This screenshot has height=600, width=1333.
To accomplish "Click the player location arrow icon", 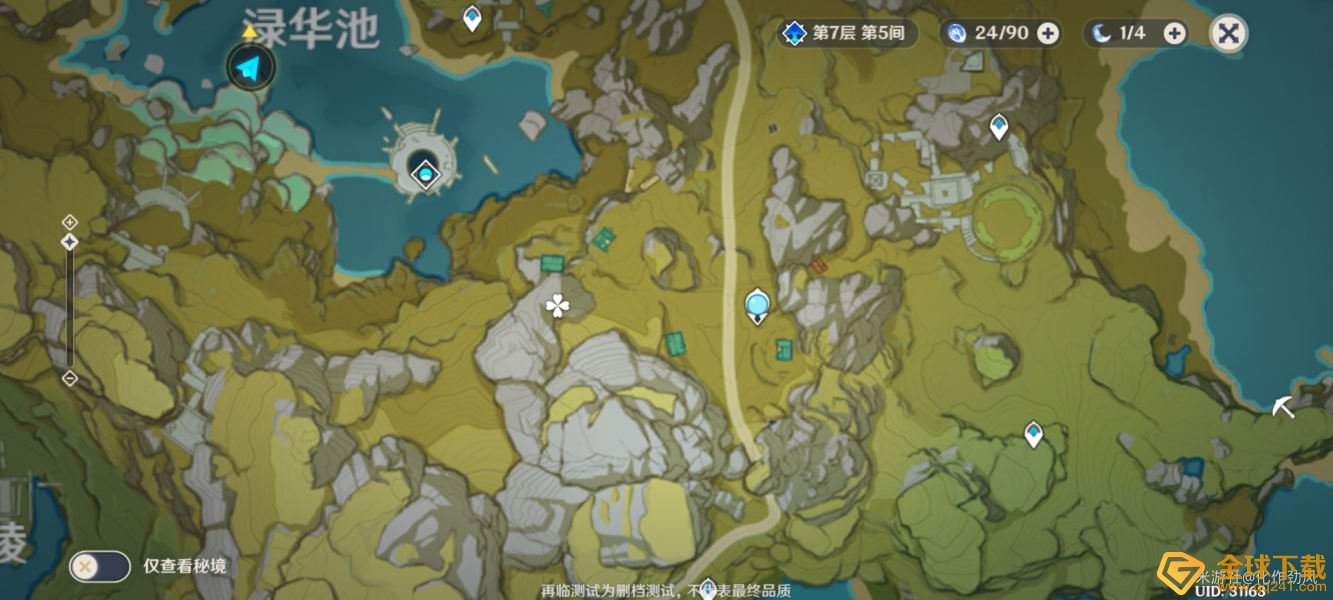I will point(249,69).
